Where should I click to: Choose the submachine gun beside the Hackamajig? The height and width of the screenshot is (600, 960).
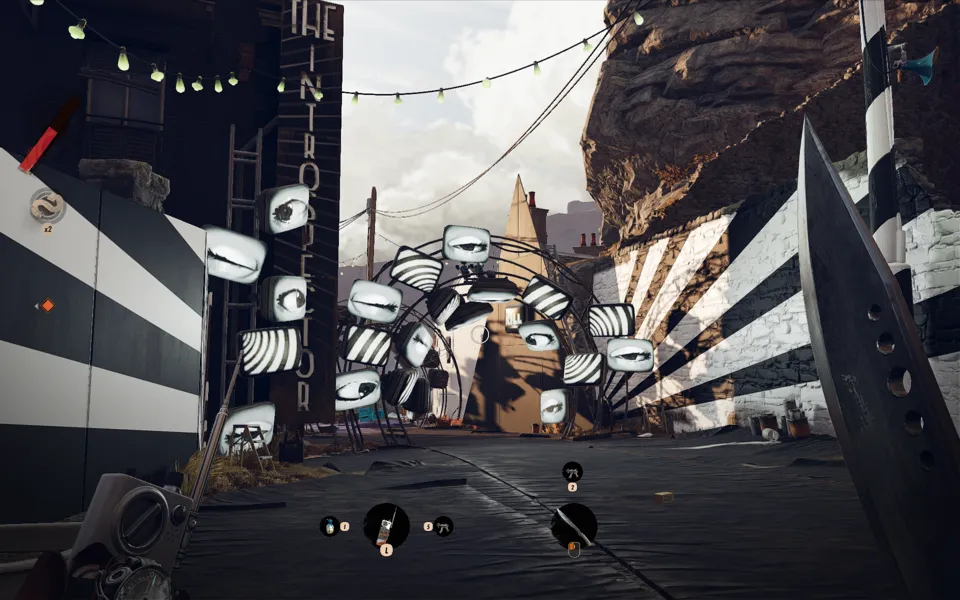point(443,525)
